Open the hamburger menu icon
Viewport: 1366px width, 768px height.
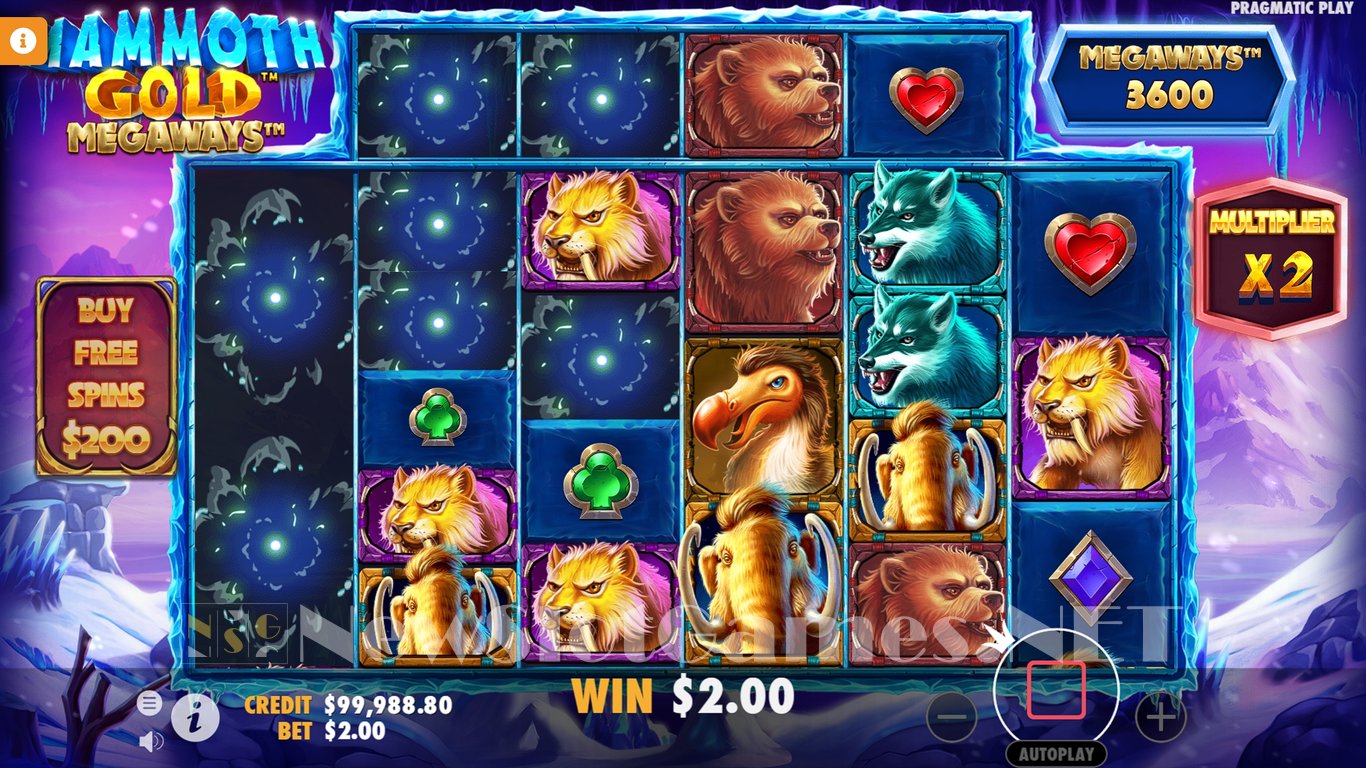pyautogui.click(x=149, y=704)
